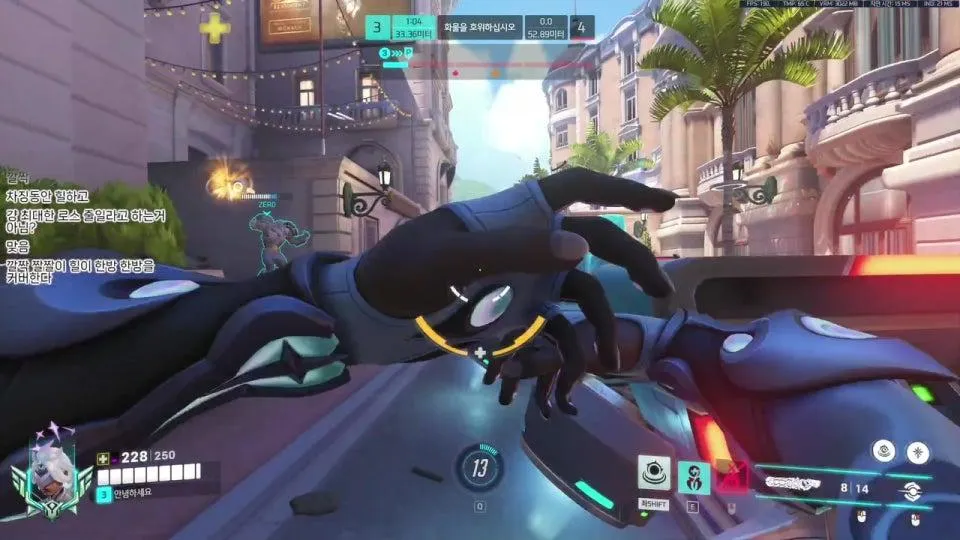Click the round perk icon beside the star perk
Screen dimensions: 960x540
coord(882,451)
